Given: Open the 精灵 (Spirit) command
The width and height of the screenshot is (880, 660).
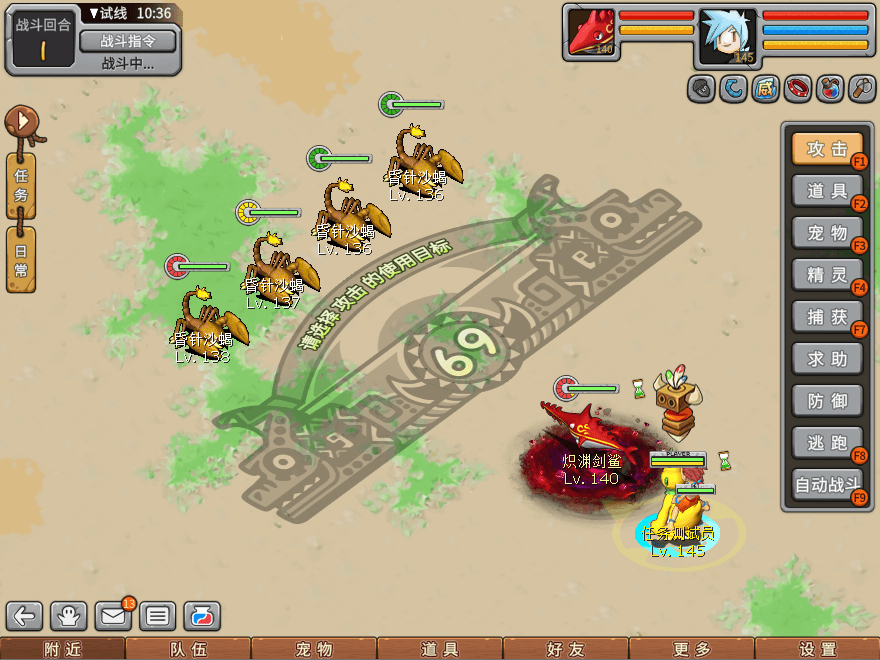Looking at the screenshot, I should click(827, 274).
